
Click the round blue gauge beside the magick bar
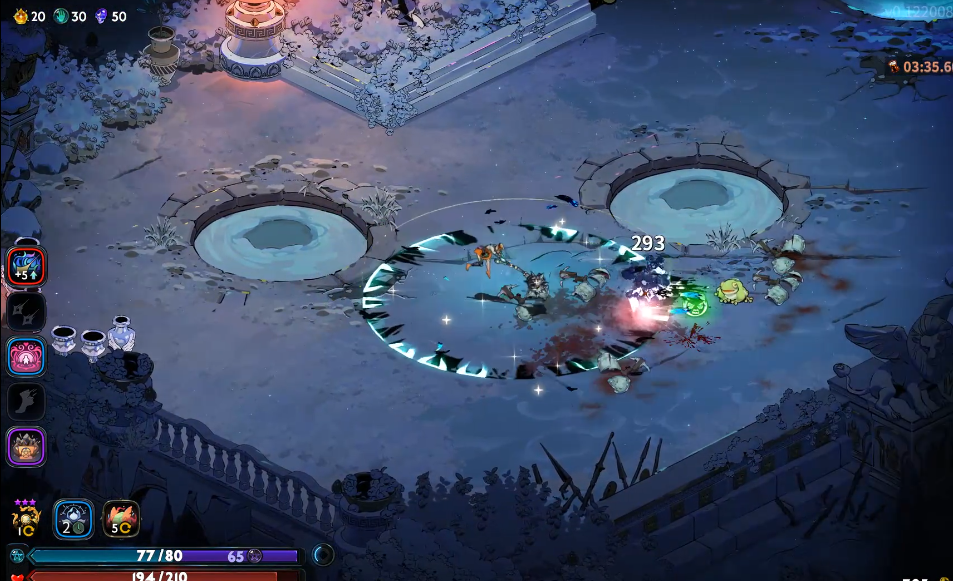point(323,555)
